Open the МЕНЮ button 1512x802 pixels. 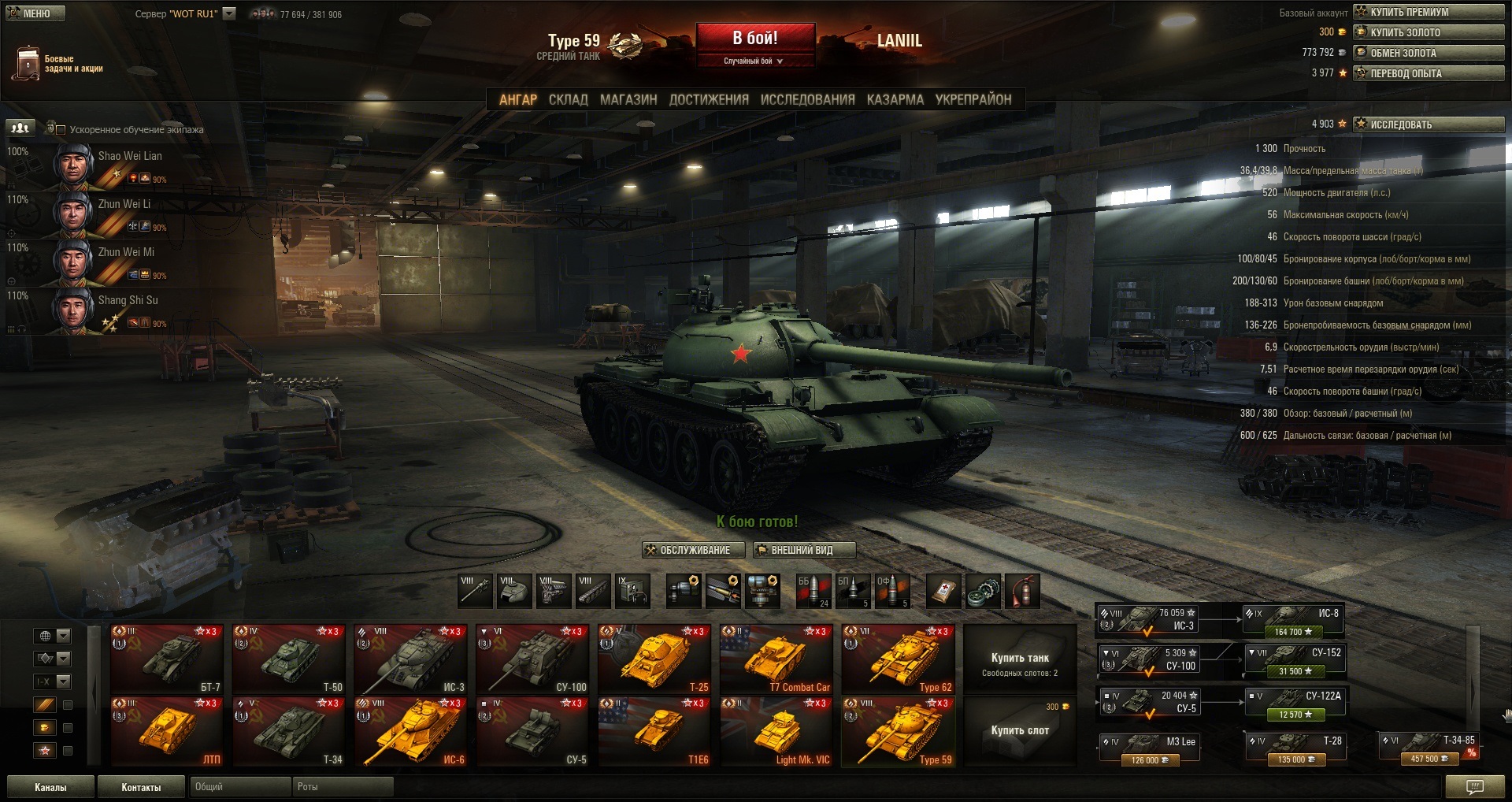[35, 13]
